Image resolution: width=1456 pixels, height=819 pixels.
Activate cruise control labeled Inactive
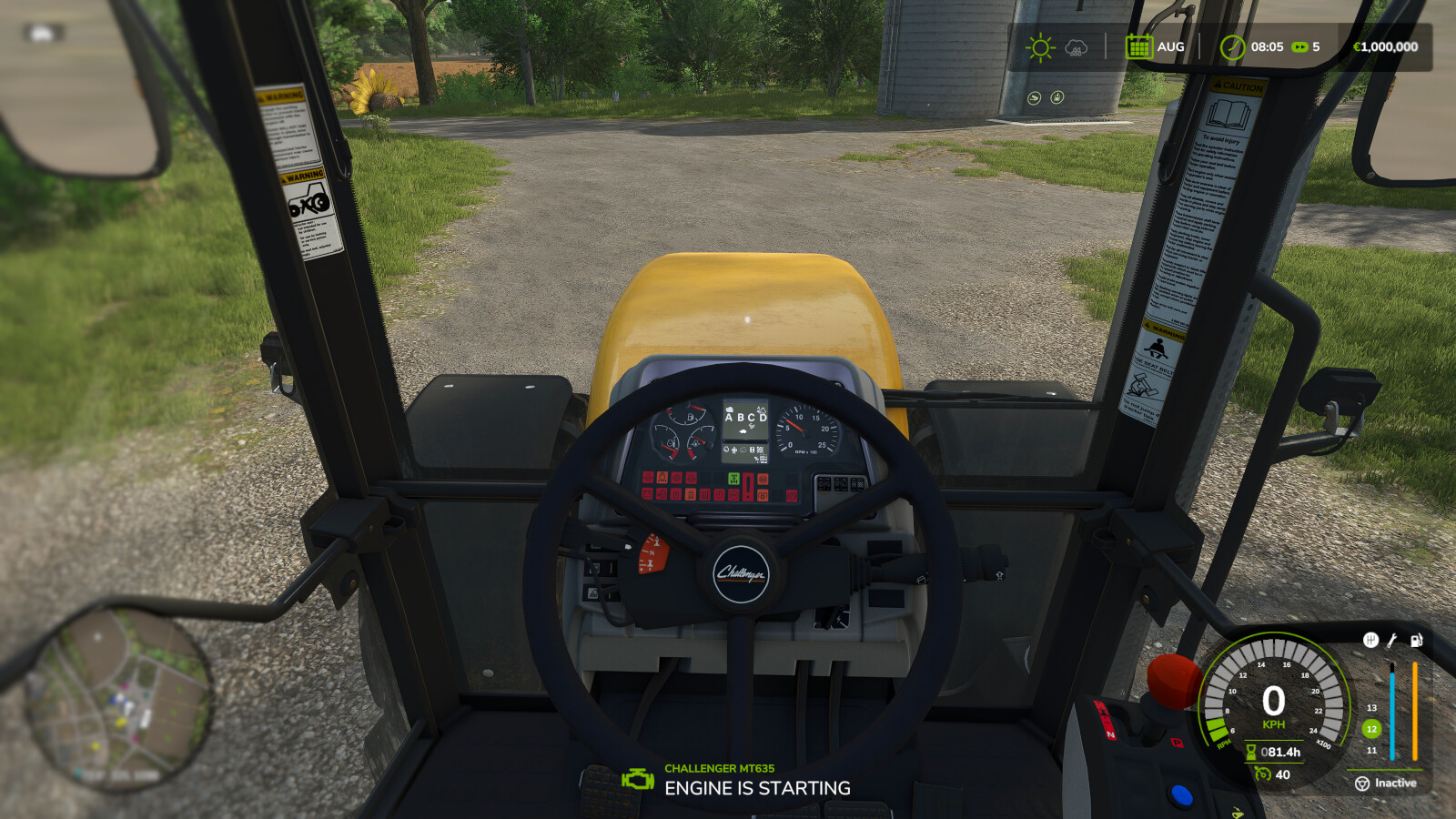coord(1396,783)
